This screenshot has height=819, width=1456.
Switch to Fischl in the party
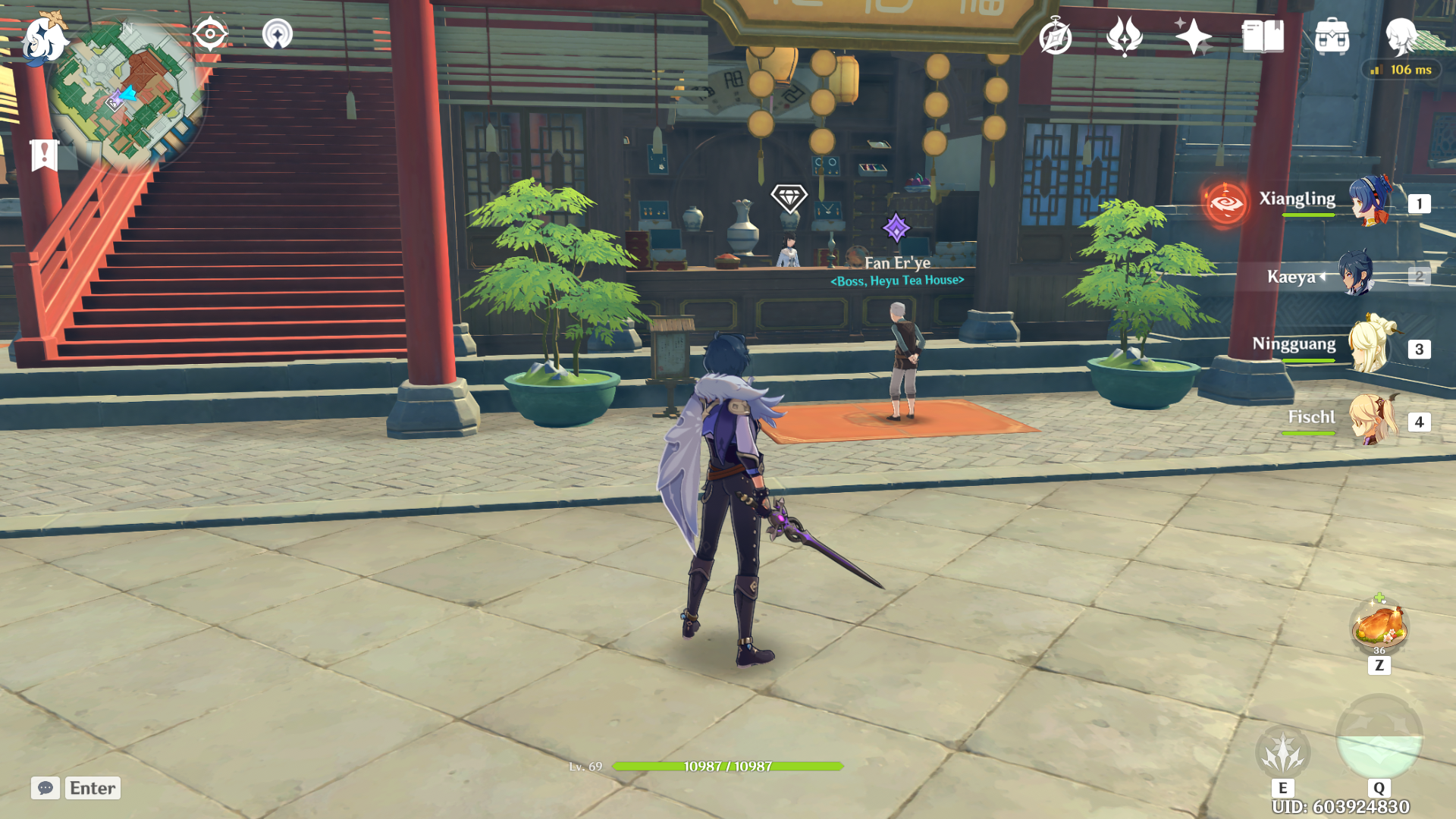pos(1370,419)
